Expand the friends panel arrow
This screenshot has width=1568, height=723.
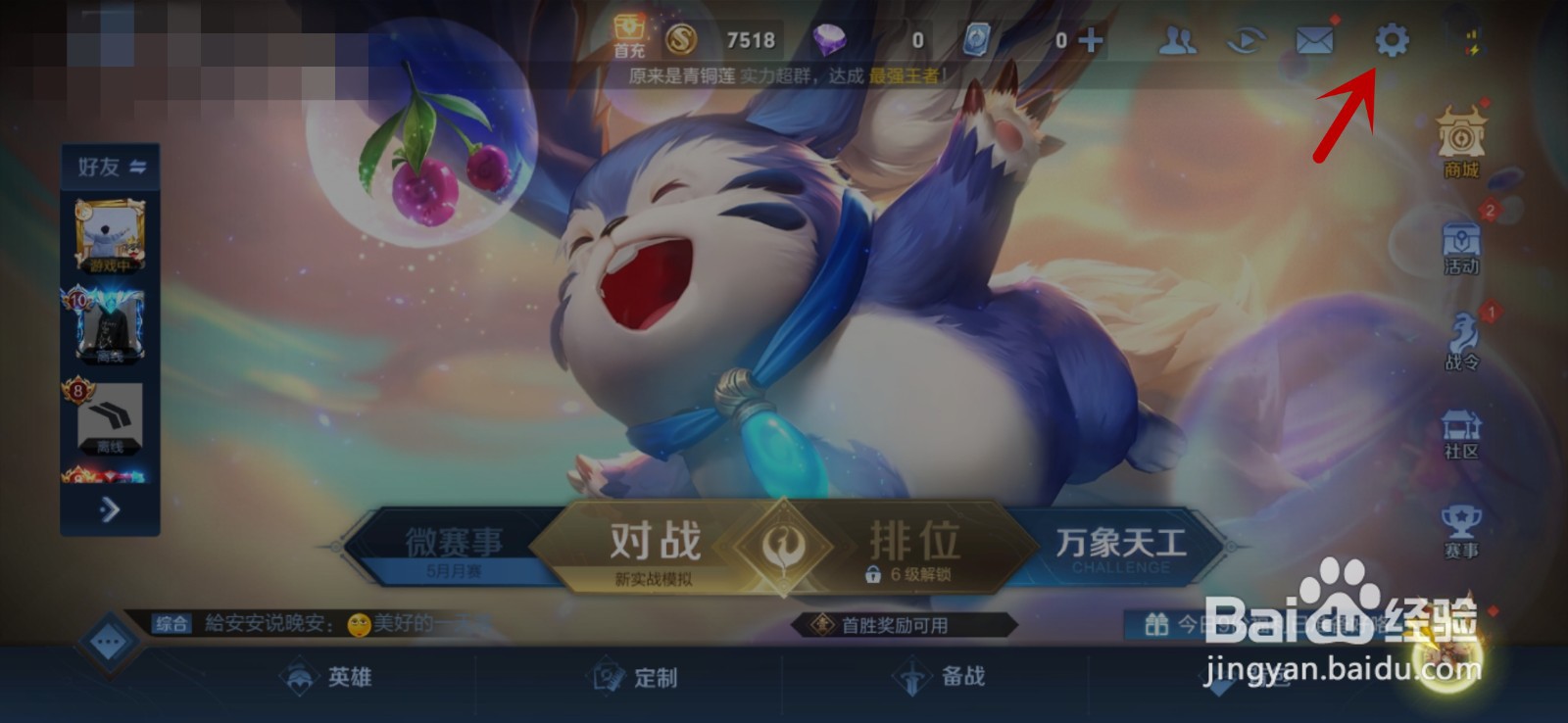coord(111,510)
